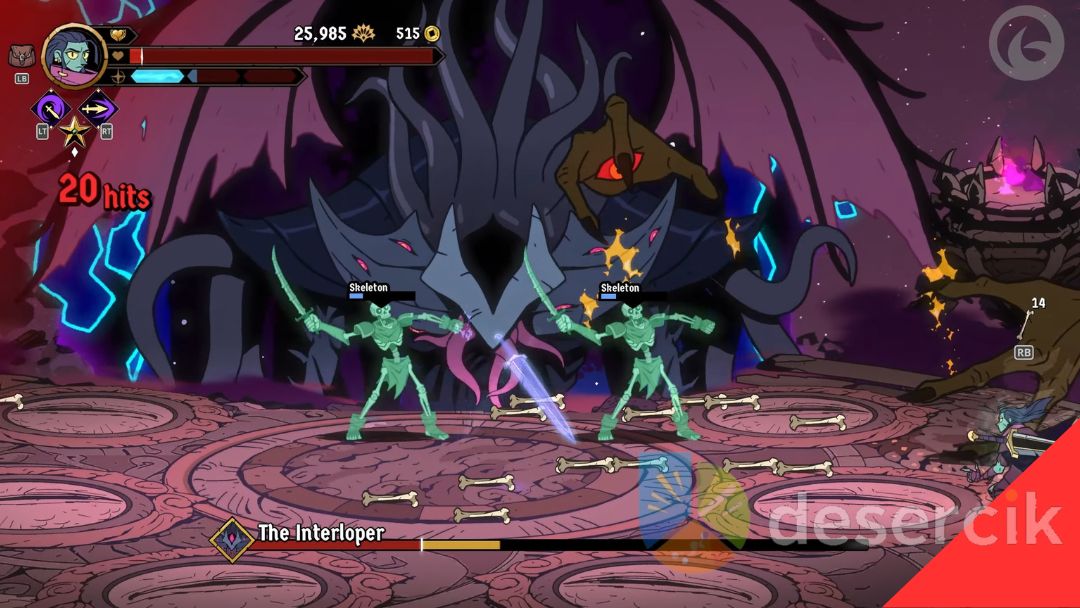The height and width of the screenshot is (608, 1080).
Task: Trigger the gold star special ability
Action: click(x=73, y=131)
